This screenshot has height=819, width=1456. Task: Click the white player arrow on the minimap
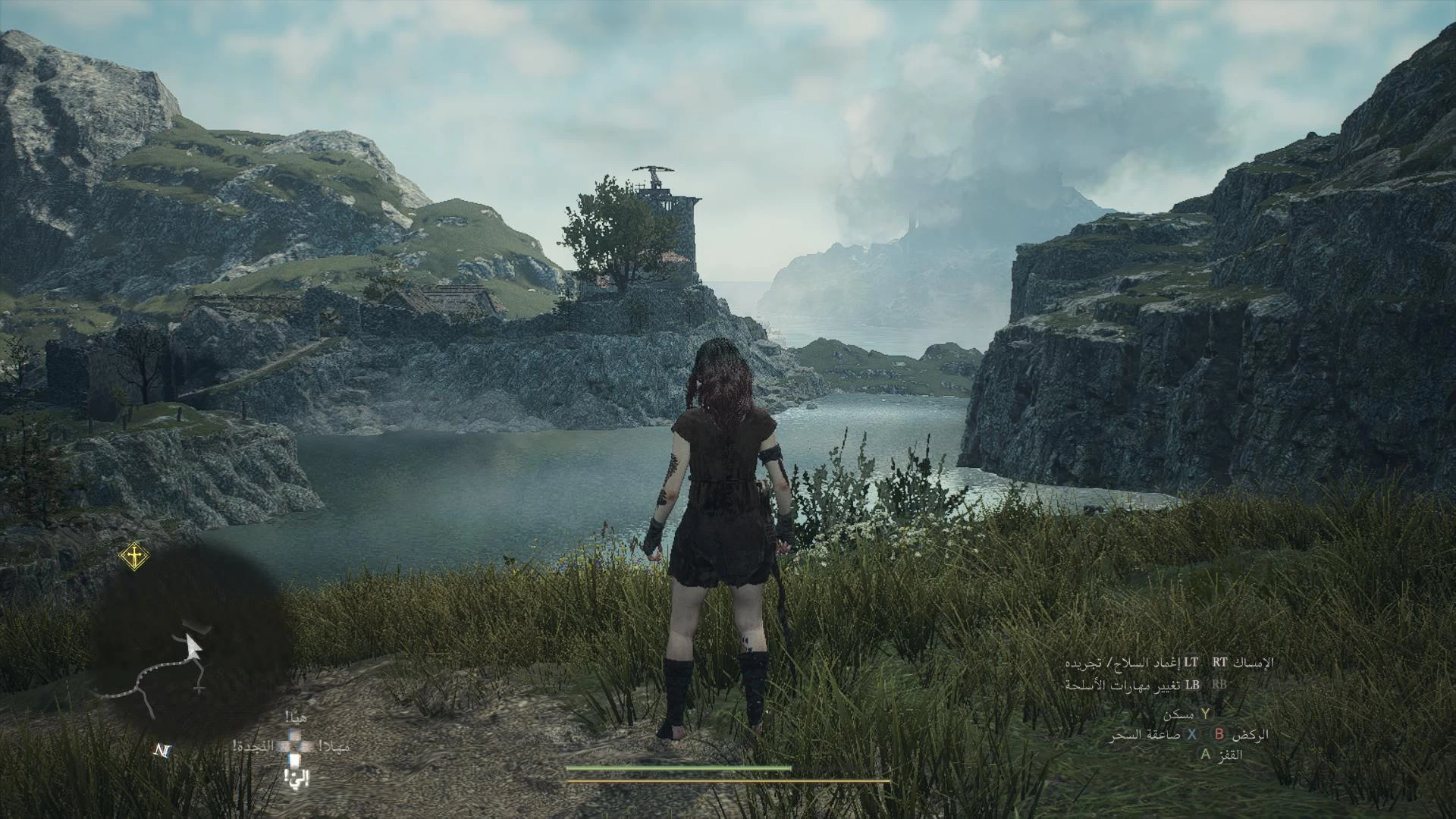(x=194, y=646)
